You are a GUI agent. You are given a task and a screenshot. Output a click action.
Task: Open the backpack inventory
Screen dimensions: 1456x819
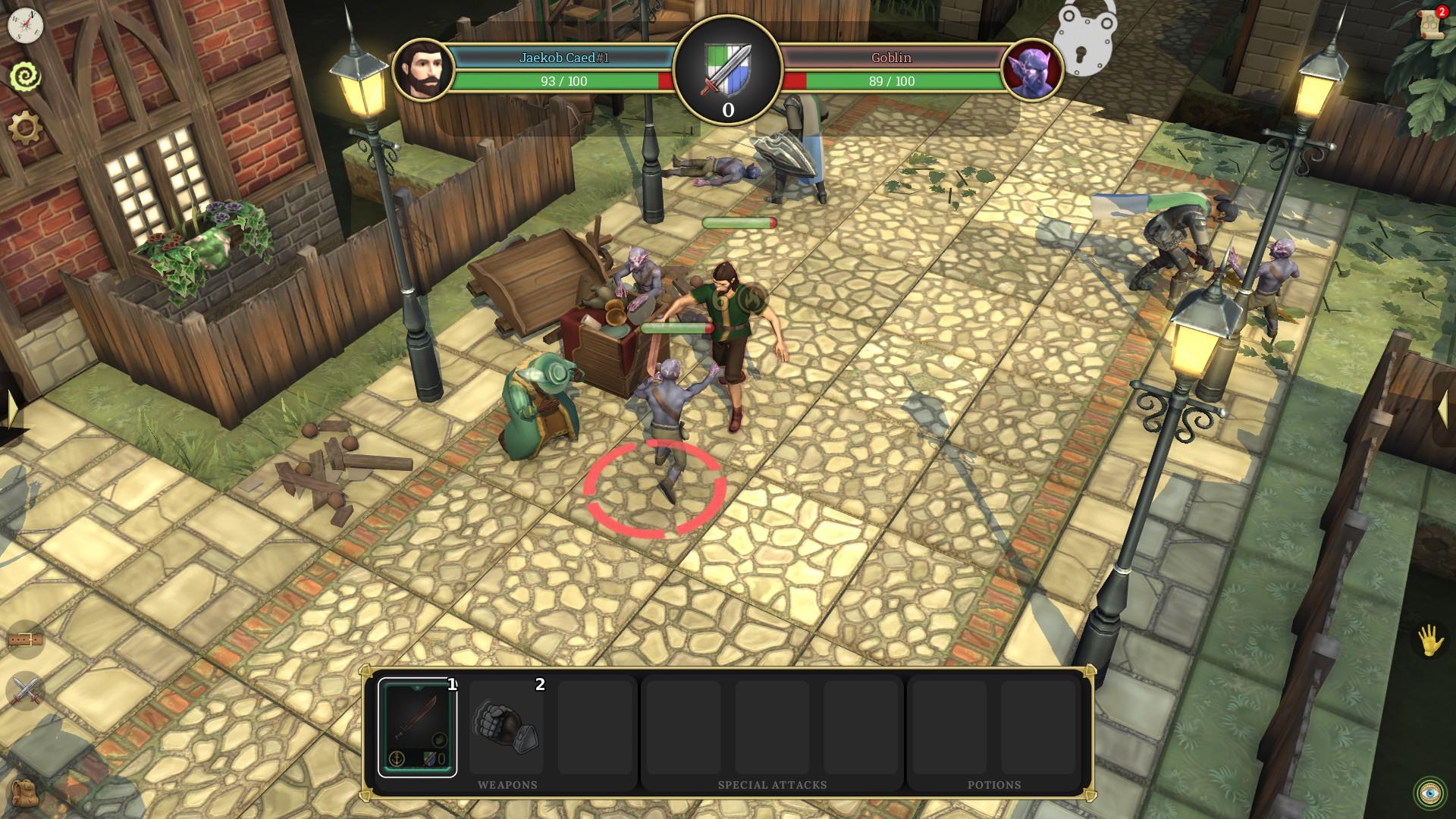25,792
